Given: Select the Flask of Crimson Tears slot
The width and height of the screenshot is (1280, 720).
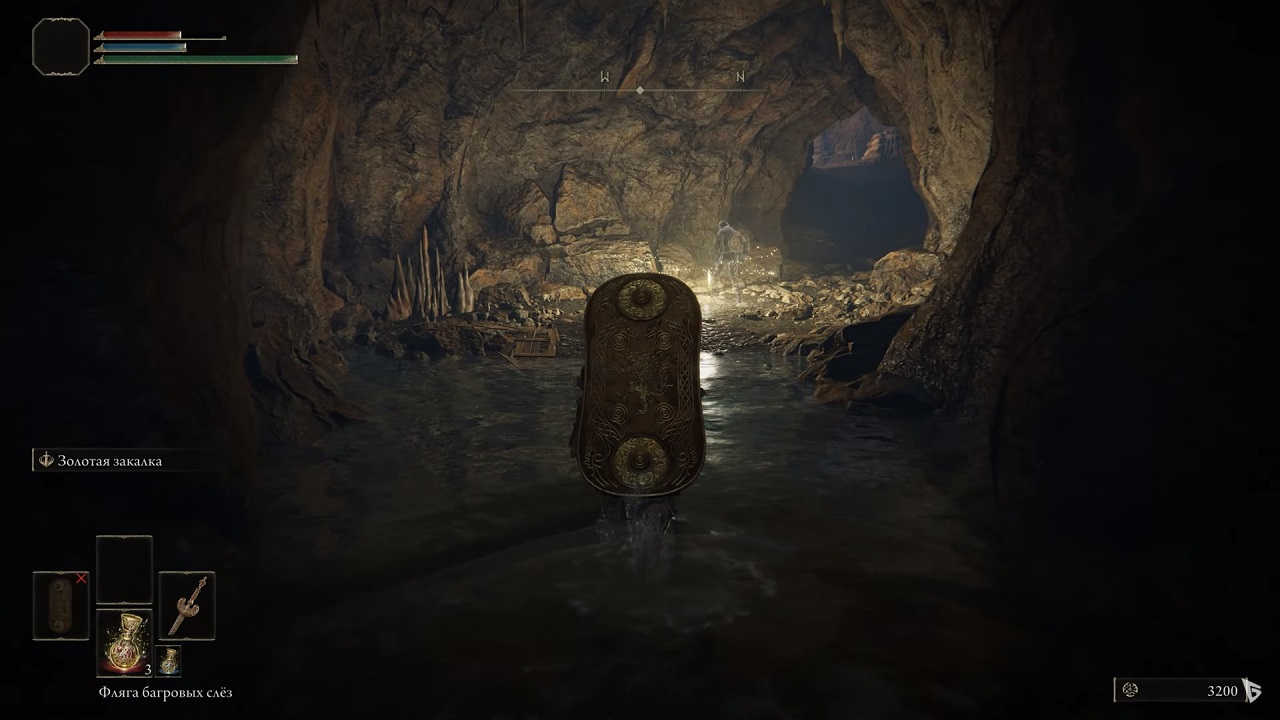Looking at the screenshot, I should (124, 642).
